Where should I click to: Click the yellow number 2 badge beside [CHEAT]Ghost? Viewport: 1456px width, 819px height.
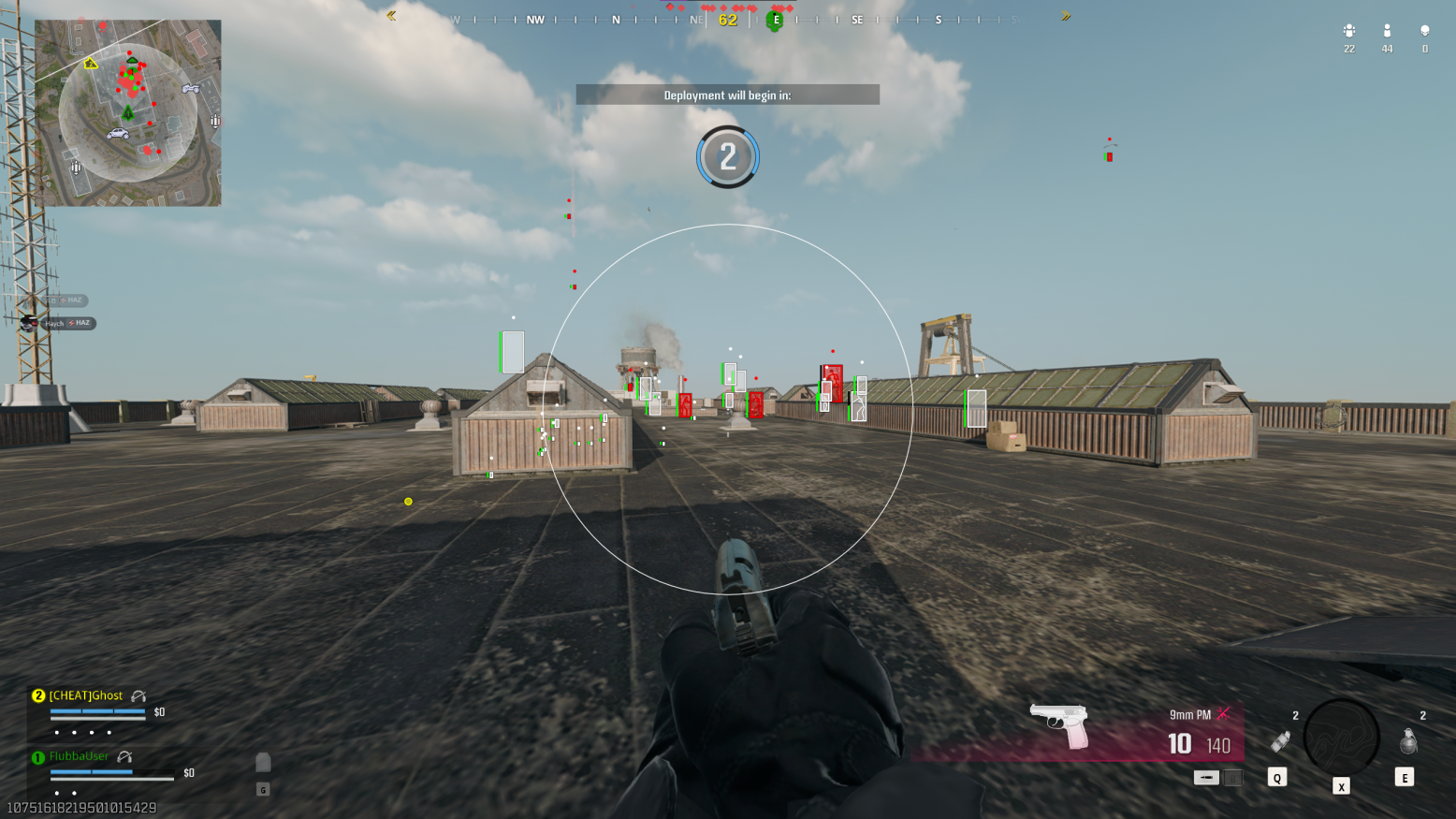pyautogui.click(x=36, y=695)
